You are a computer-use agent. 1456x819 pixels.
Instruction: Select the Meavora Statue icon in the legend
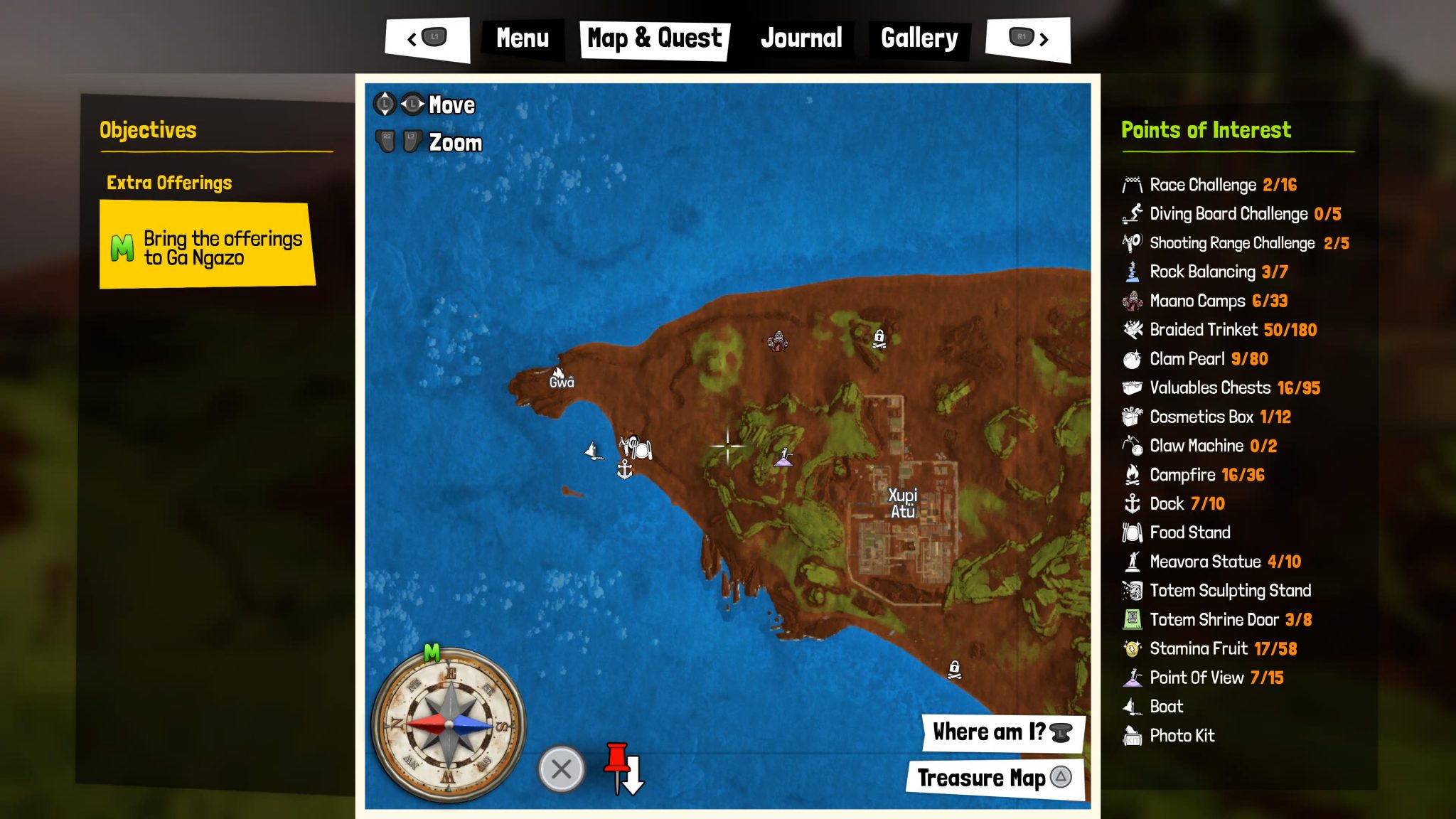point(1132,562)
